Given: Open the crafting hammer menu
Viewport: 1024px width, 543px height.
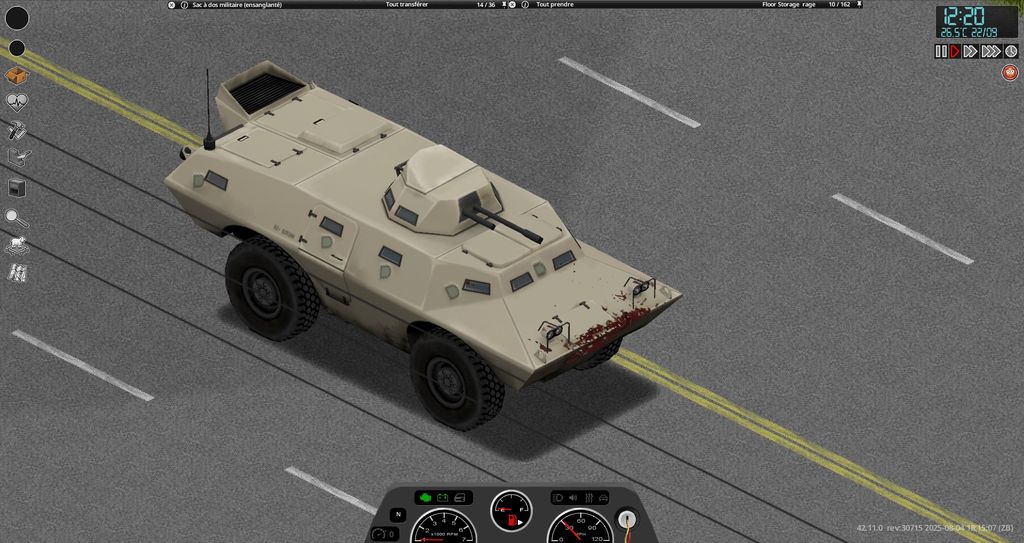Looking at the screenshot, I should (x=17, y=129).
